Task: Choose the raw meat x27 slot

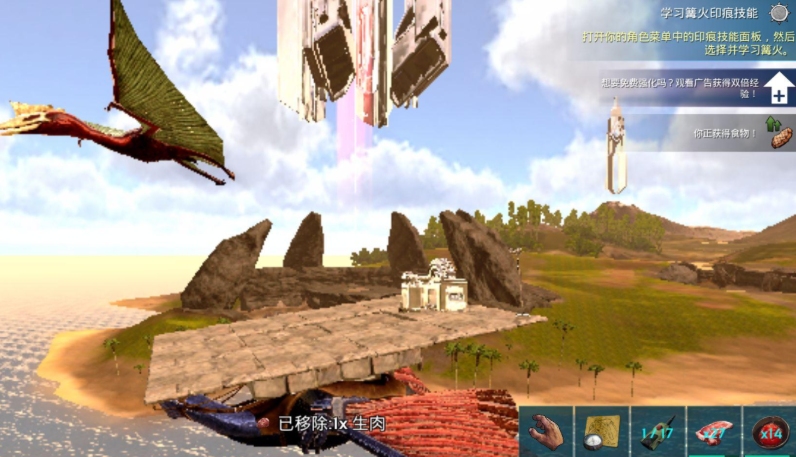Action: pyautogui.click(x=714, y=432)
